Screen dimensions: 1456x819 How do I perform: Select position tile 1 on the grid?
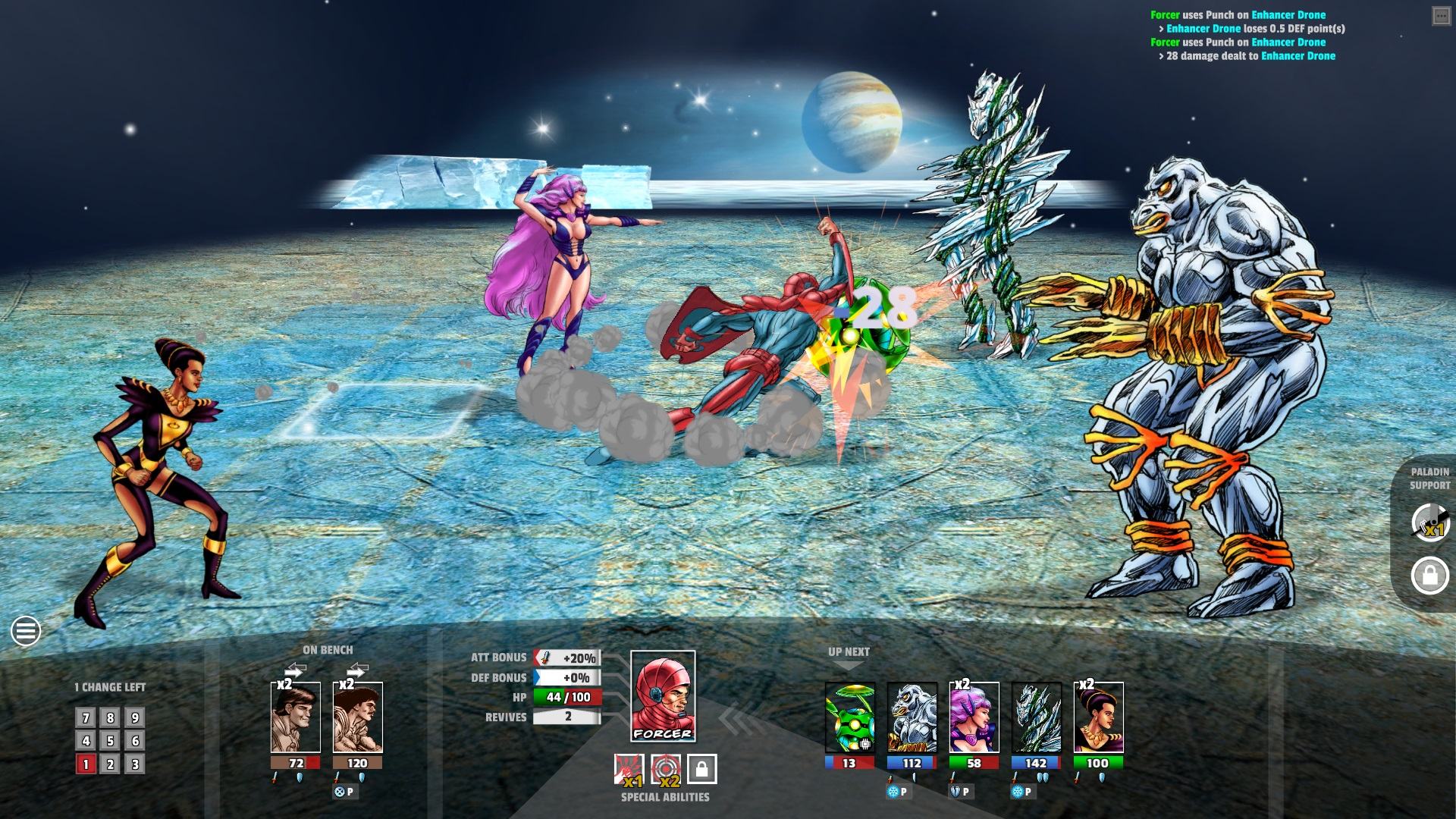point(86,764)
